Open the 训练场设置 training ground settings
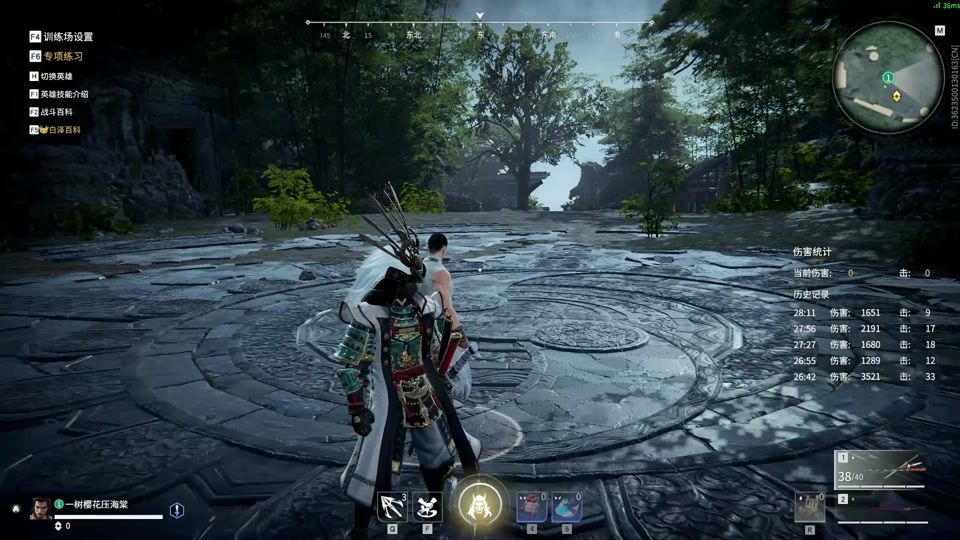The height and width of the screenshot is (540, 960). (x=61, y=36)
